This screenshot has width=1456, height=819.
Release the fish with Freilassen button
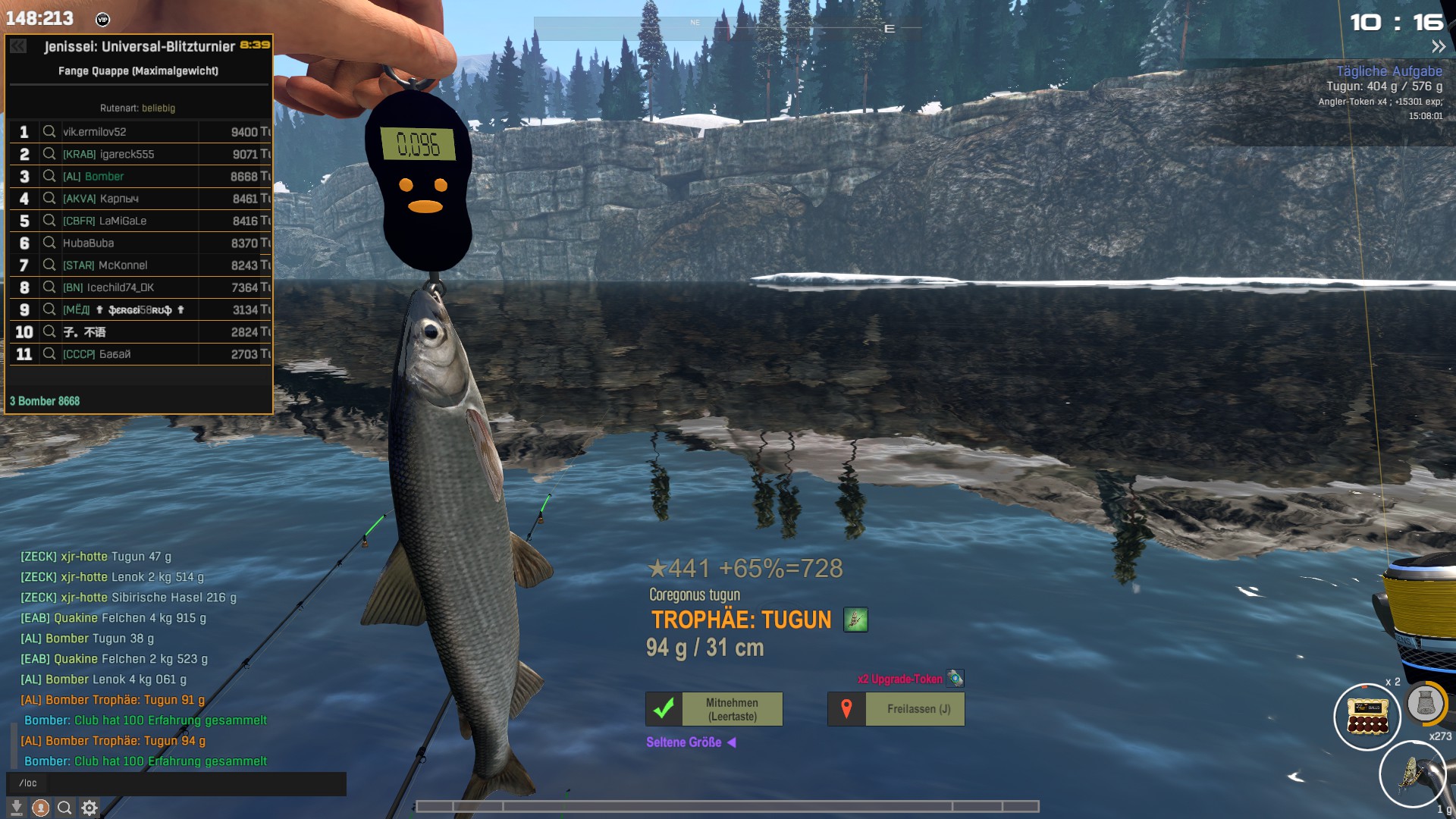click(896, 709)
